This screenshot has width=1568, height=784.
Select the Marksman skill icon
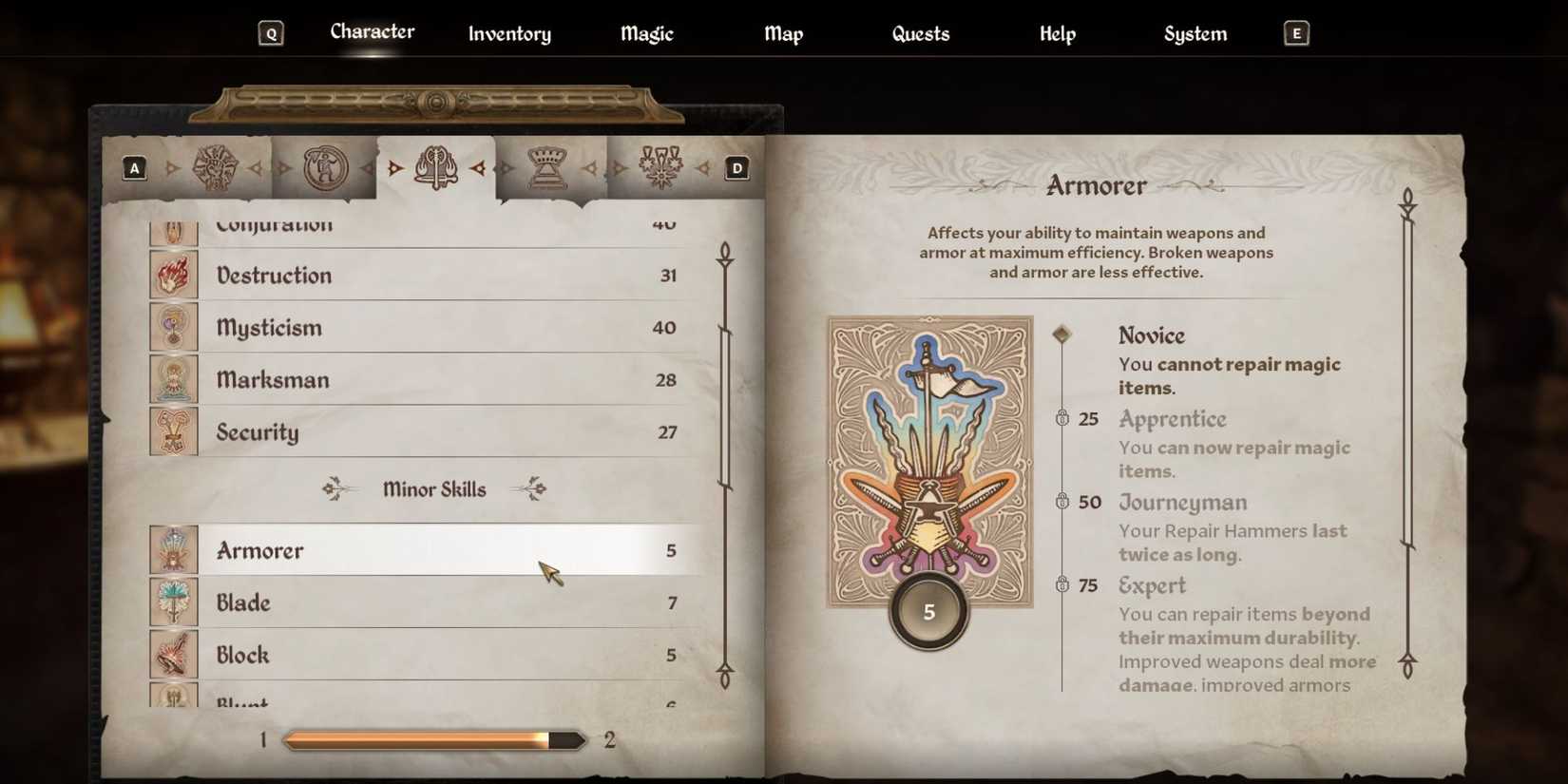tap(174, 379)
